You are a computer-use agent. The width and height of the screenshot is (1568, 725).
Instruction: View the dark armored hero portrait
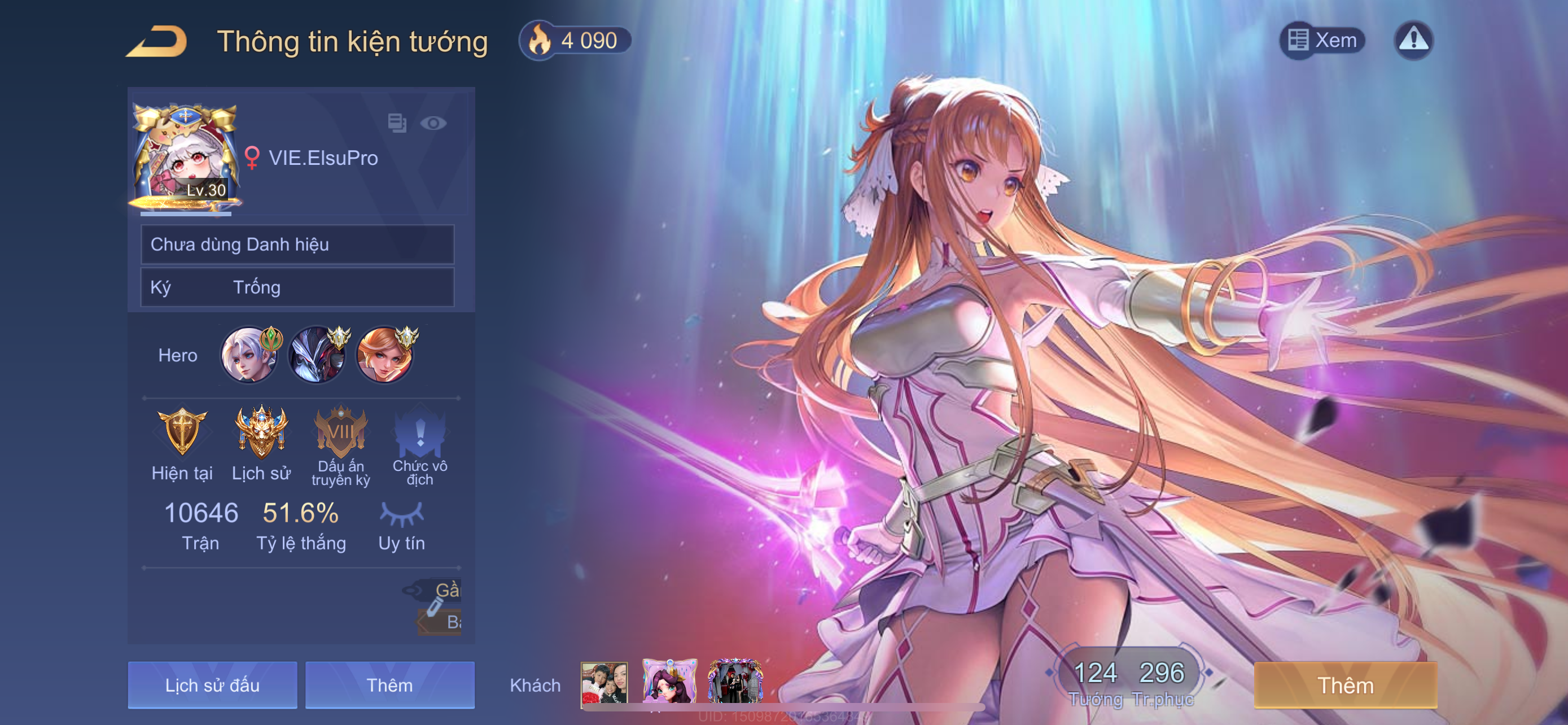pos(317,356)
